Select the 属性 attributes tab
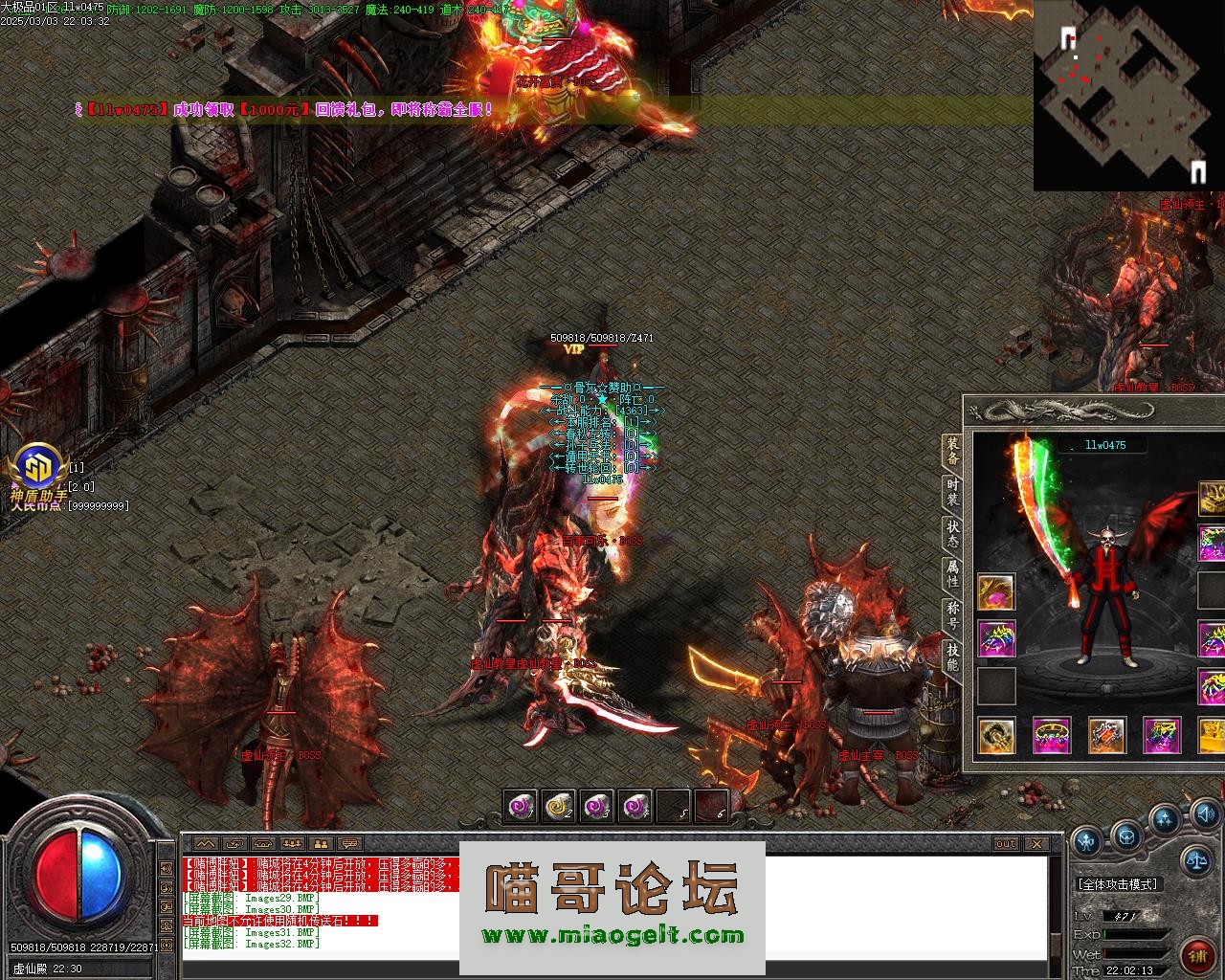Viewport: 1225px width, 980px height. [952, 574]
